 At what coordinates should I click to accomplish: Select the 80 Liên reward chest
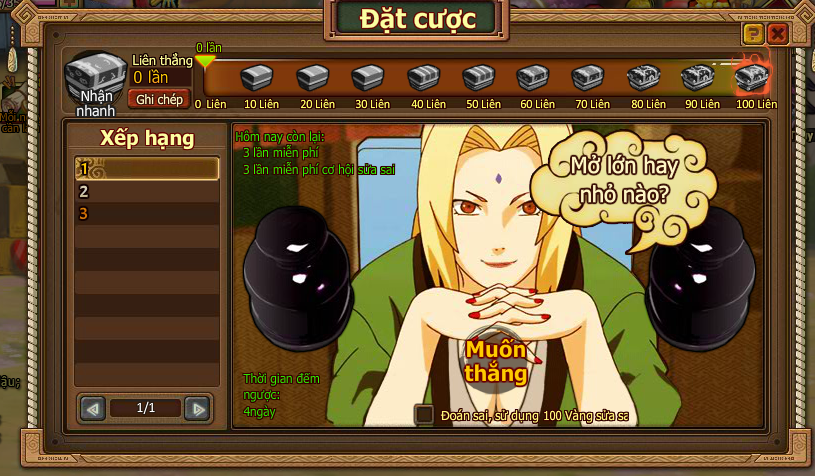pos(642,78)
